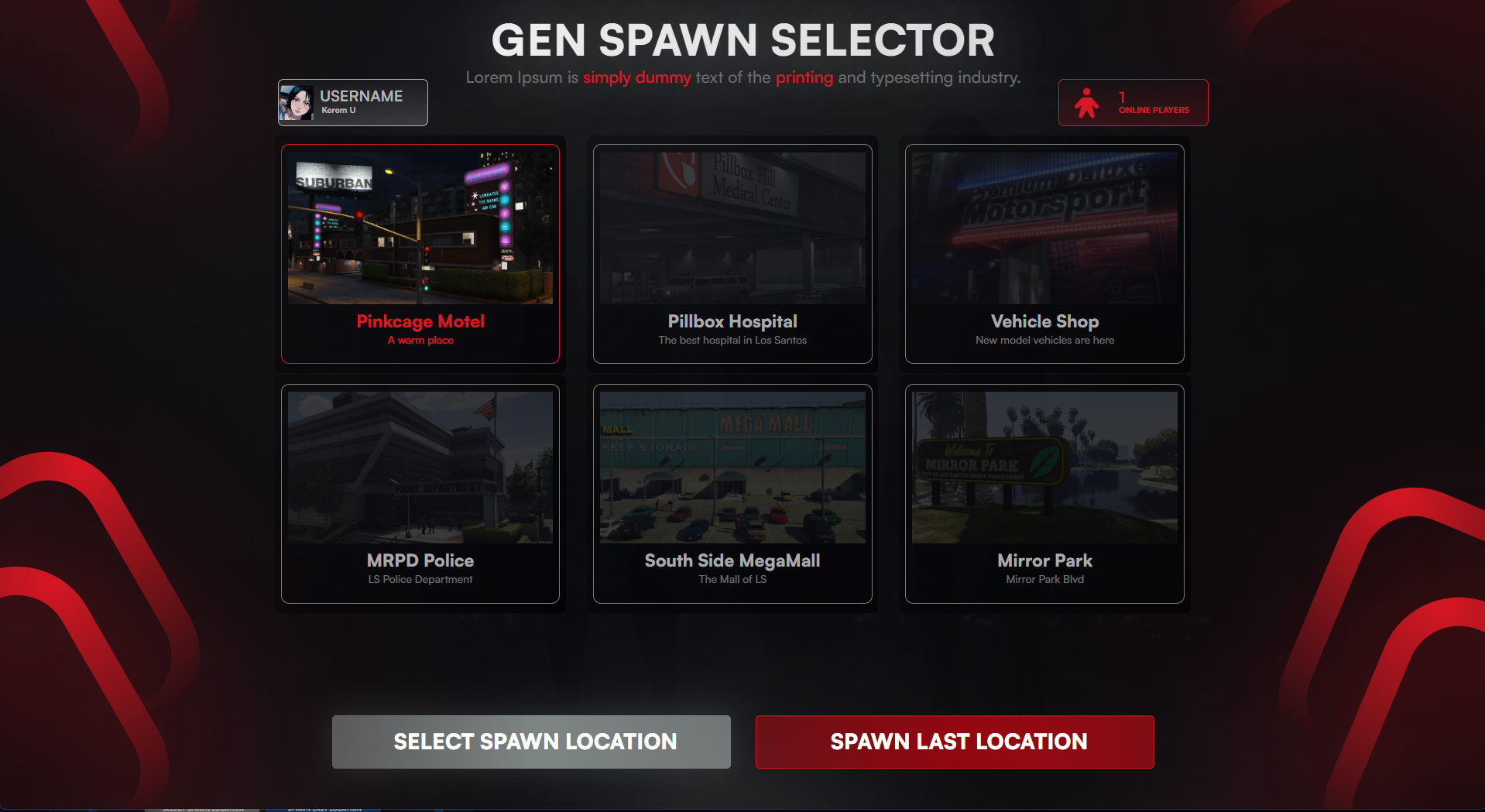1485x812 pixels.
Task: Click the Mega Mall storefront image
Action: click(x=732, y=466)
